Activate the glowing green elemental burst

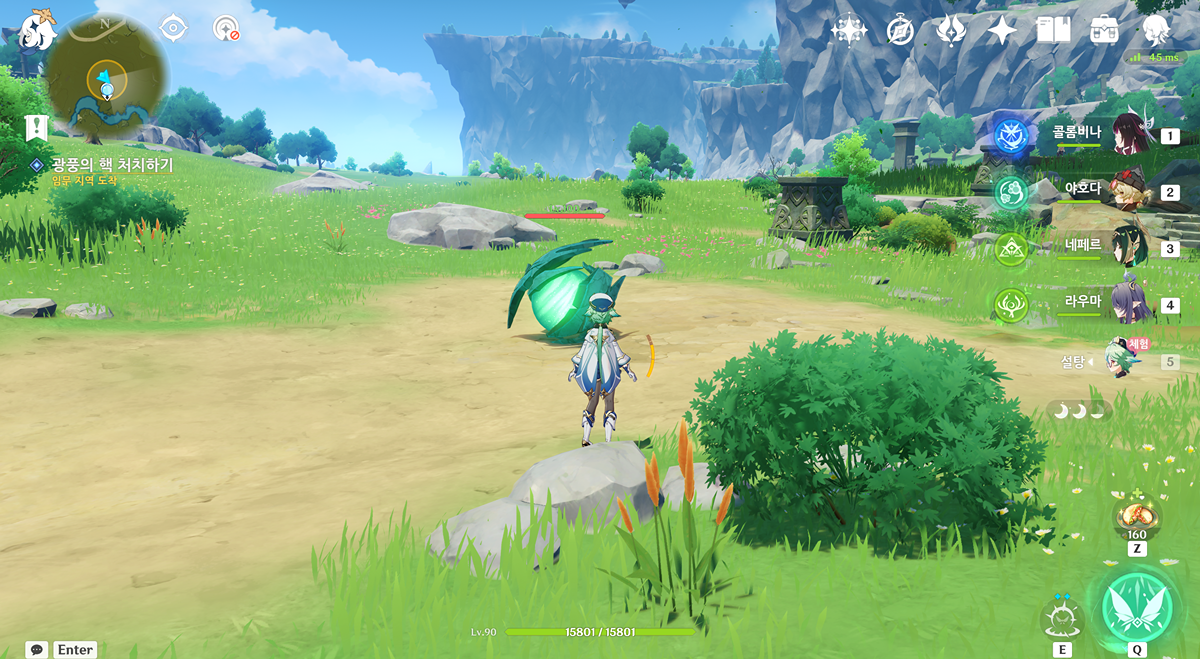pos(1137,606)
